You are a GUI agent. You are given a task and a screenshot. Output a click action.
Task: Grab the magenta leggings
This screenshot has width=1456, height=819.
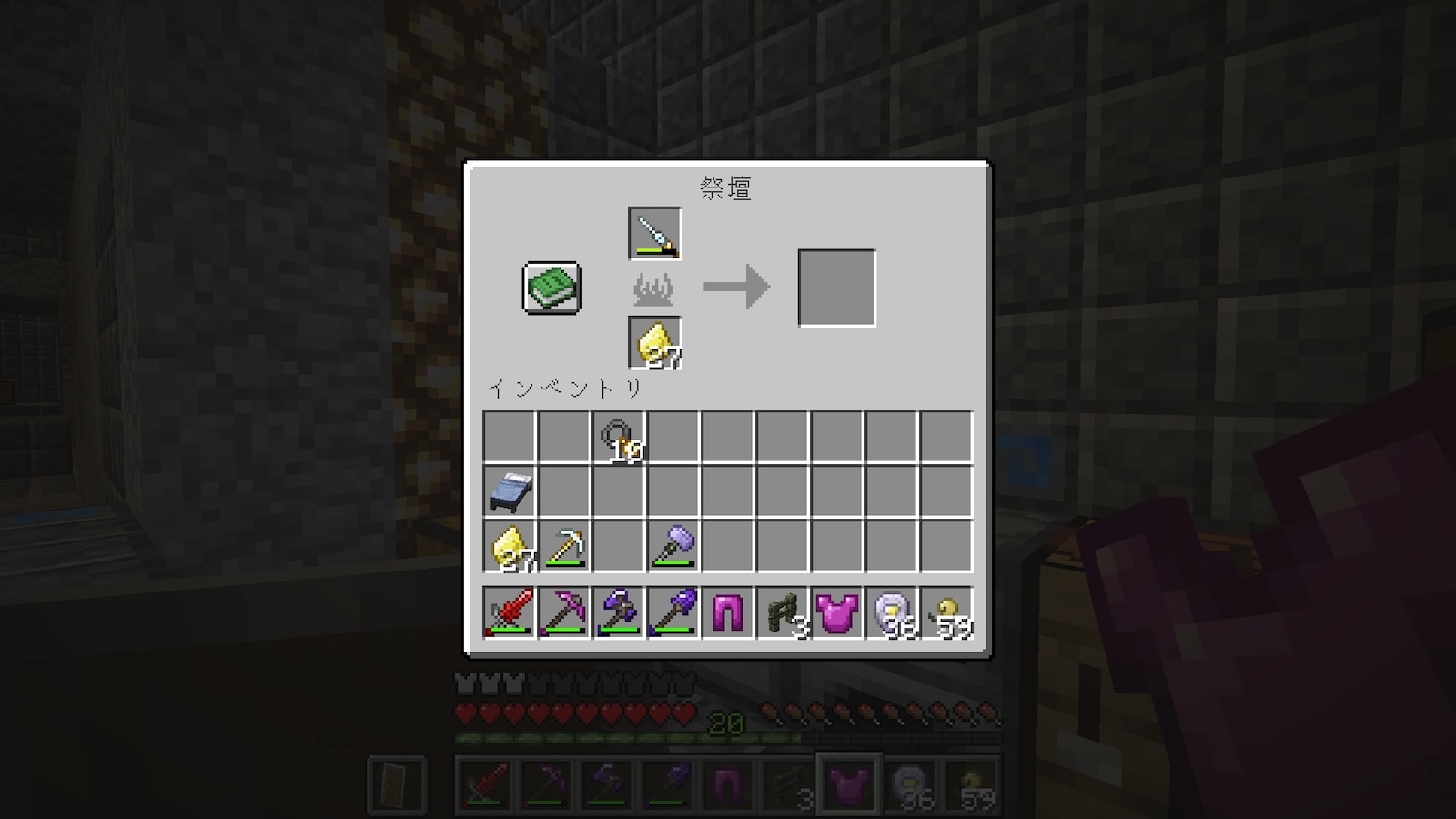(728, 612)
